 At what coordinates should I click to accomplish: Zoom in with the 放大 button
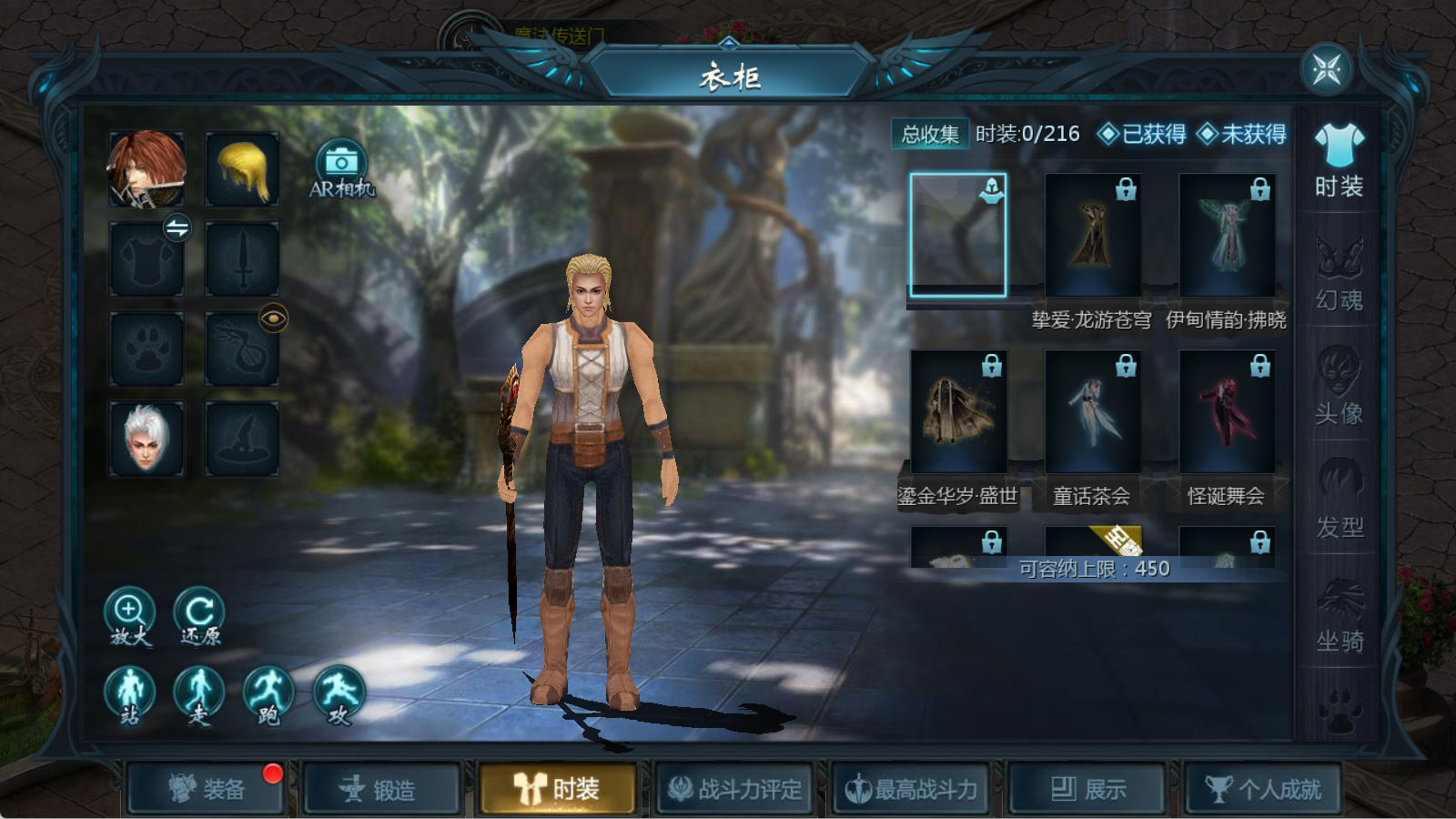click(x=129, y=615)
